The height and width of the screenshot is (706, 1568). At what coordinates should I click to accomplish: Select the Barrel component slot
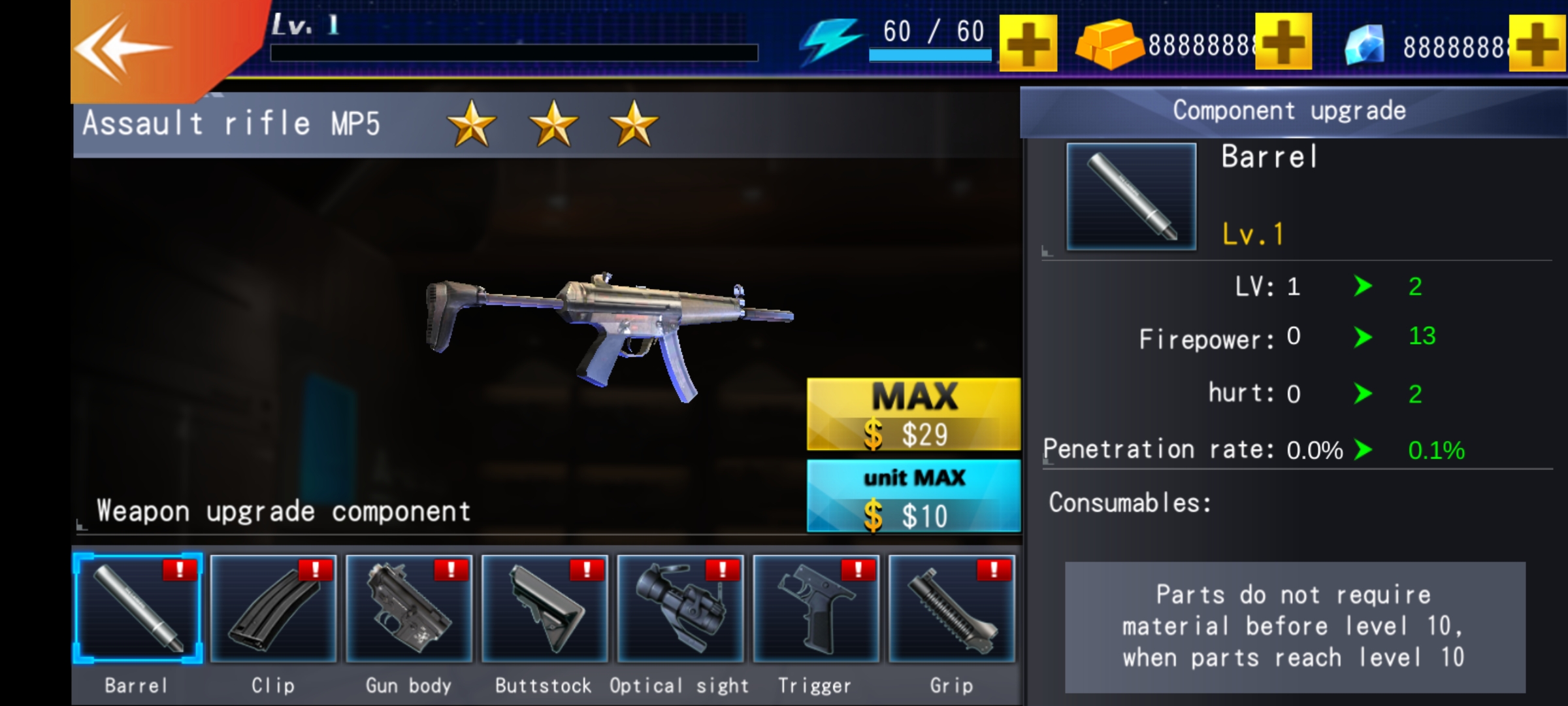click(138, 609)
